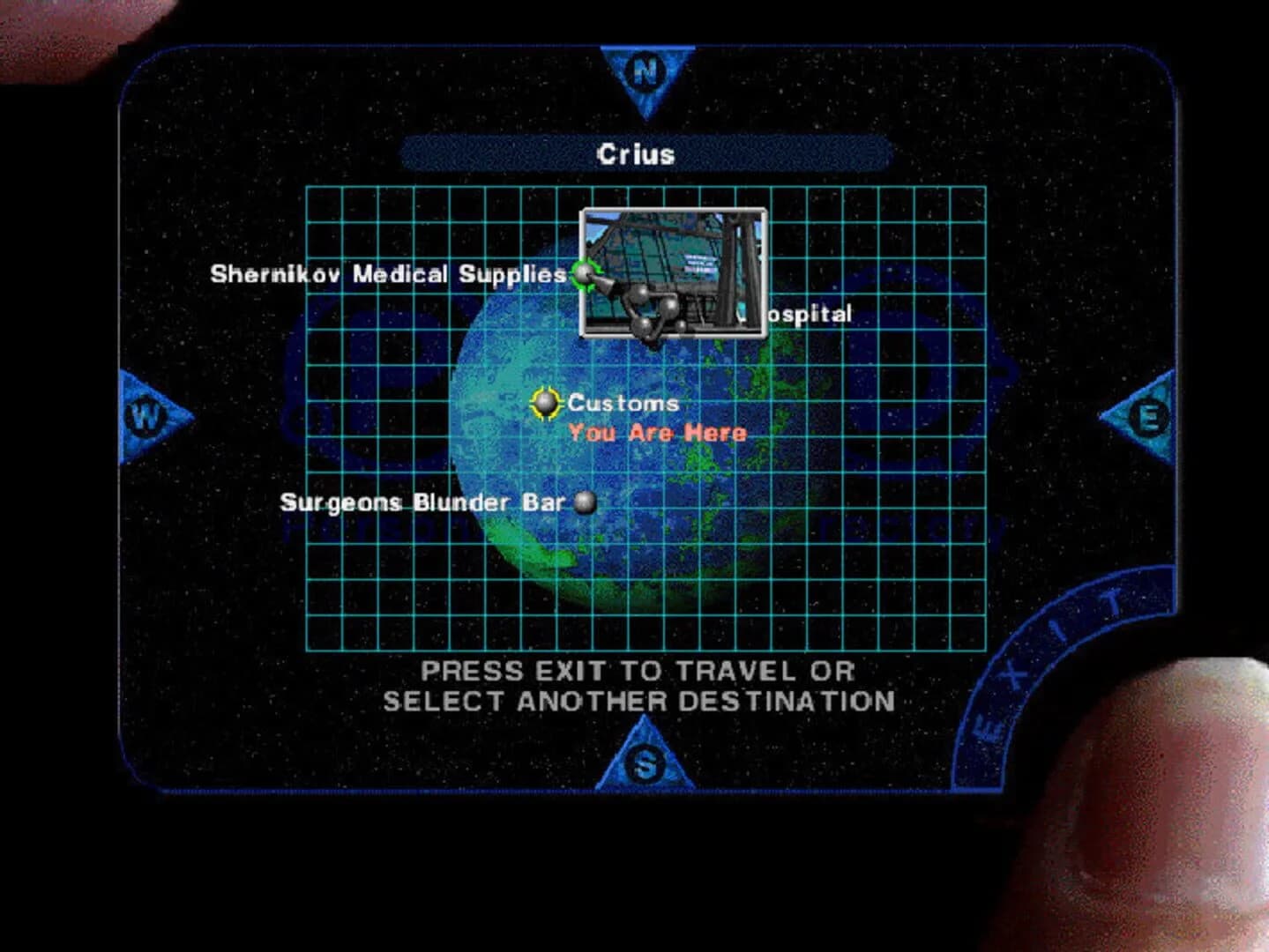Open the Shernikov Medical Supplies label

388,273
